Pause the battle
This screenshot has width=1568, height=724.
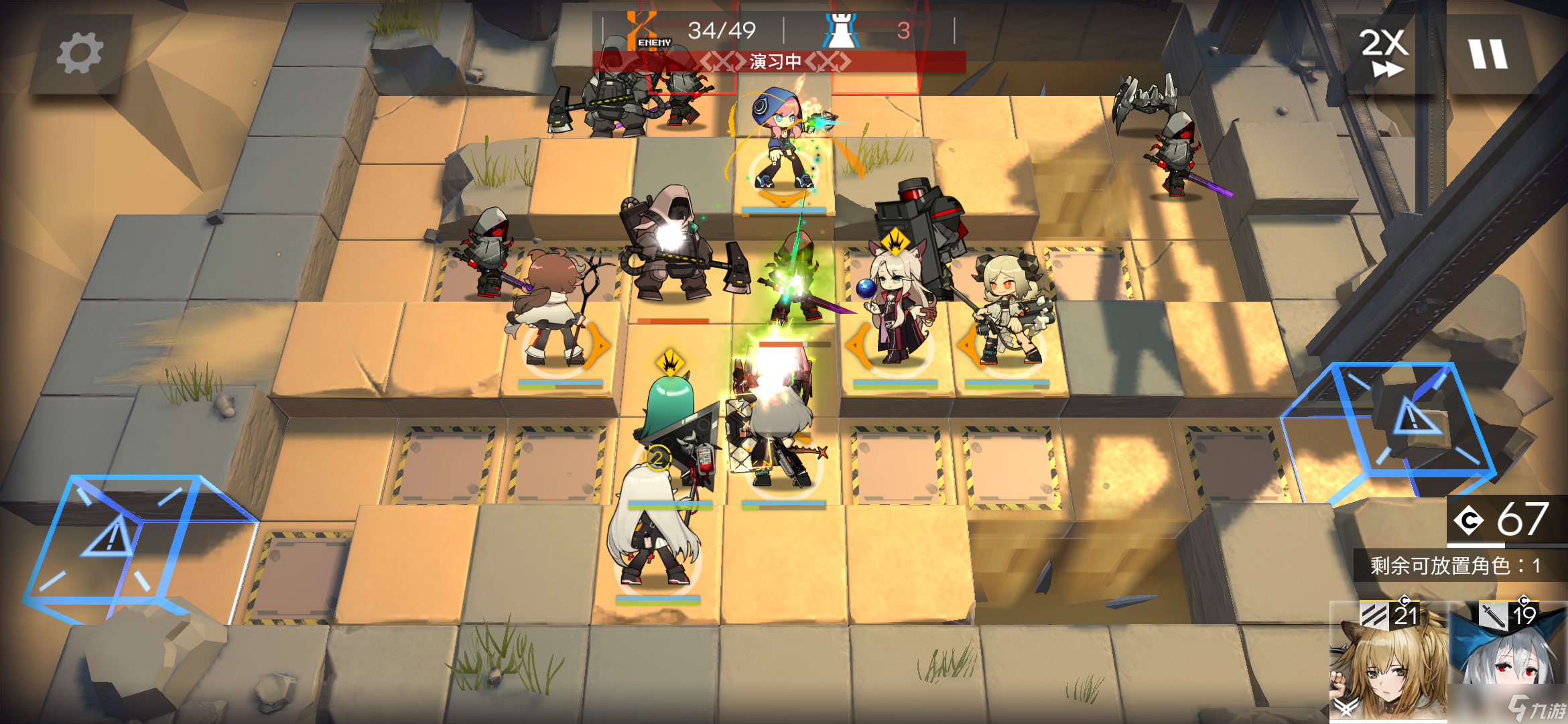1488,54
